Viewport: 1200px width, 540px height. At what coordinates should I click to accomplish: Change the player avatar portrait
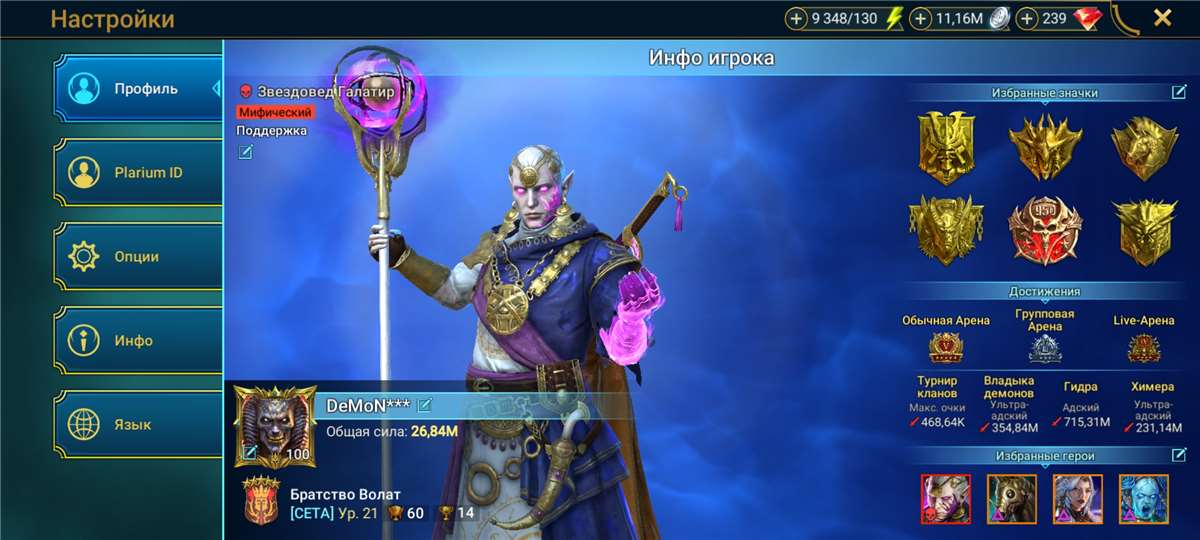click(250, 453)
